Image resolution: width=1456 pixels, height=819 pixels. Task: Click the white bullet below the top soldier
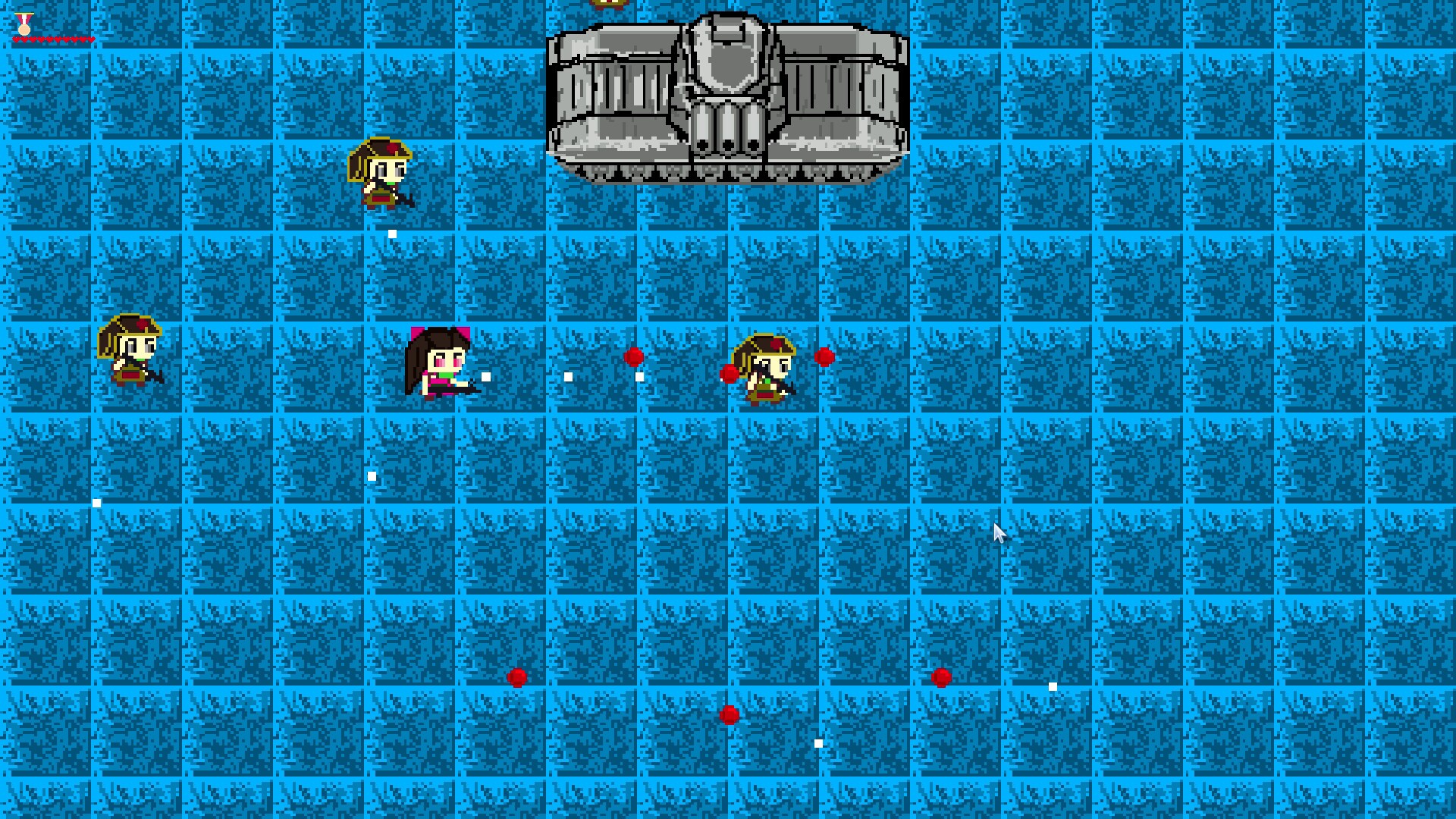pos(393,232)
